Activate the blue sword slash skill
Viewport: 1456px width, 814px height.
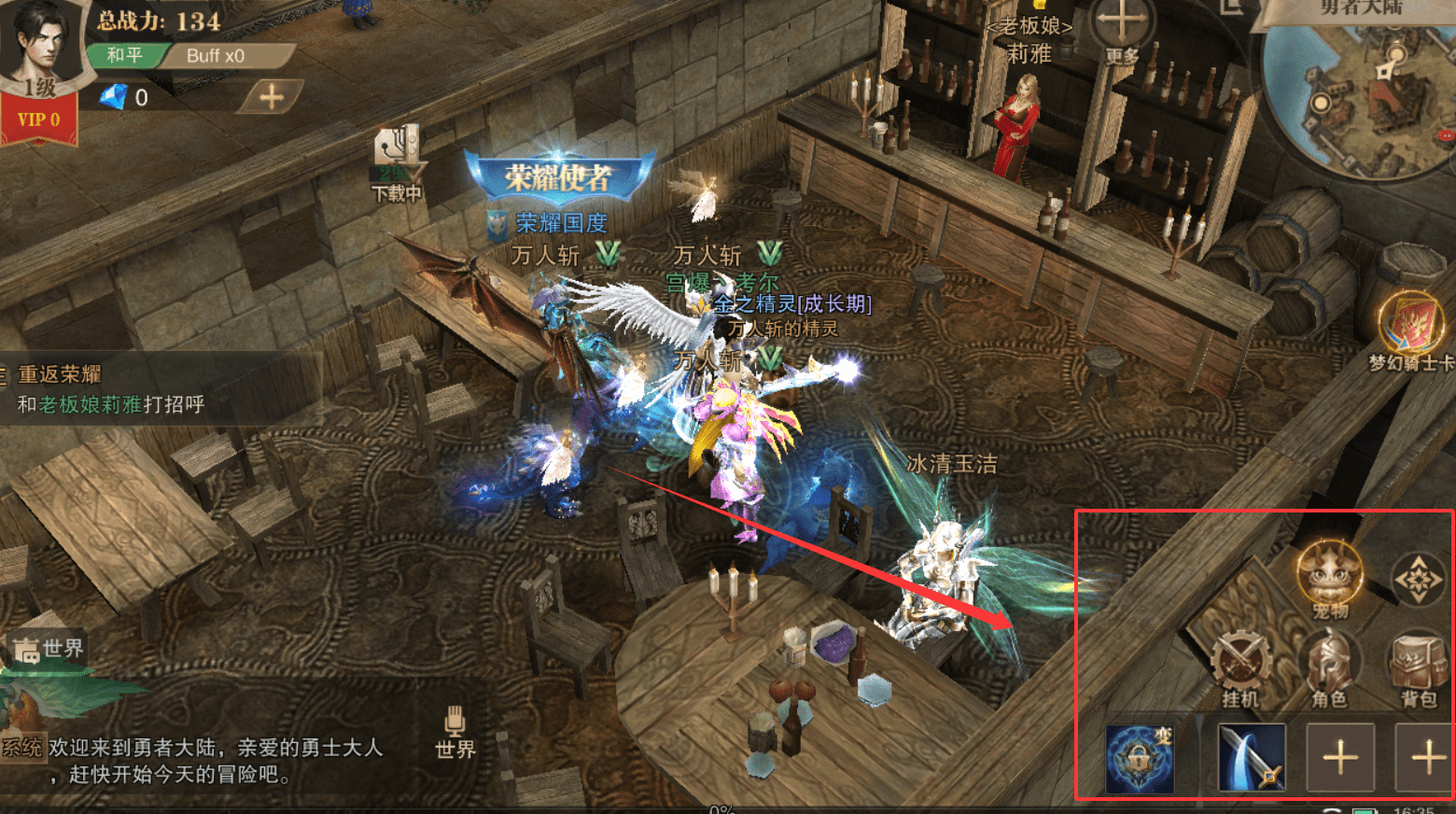(1252, 757)
